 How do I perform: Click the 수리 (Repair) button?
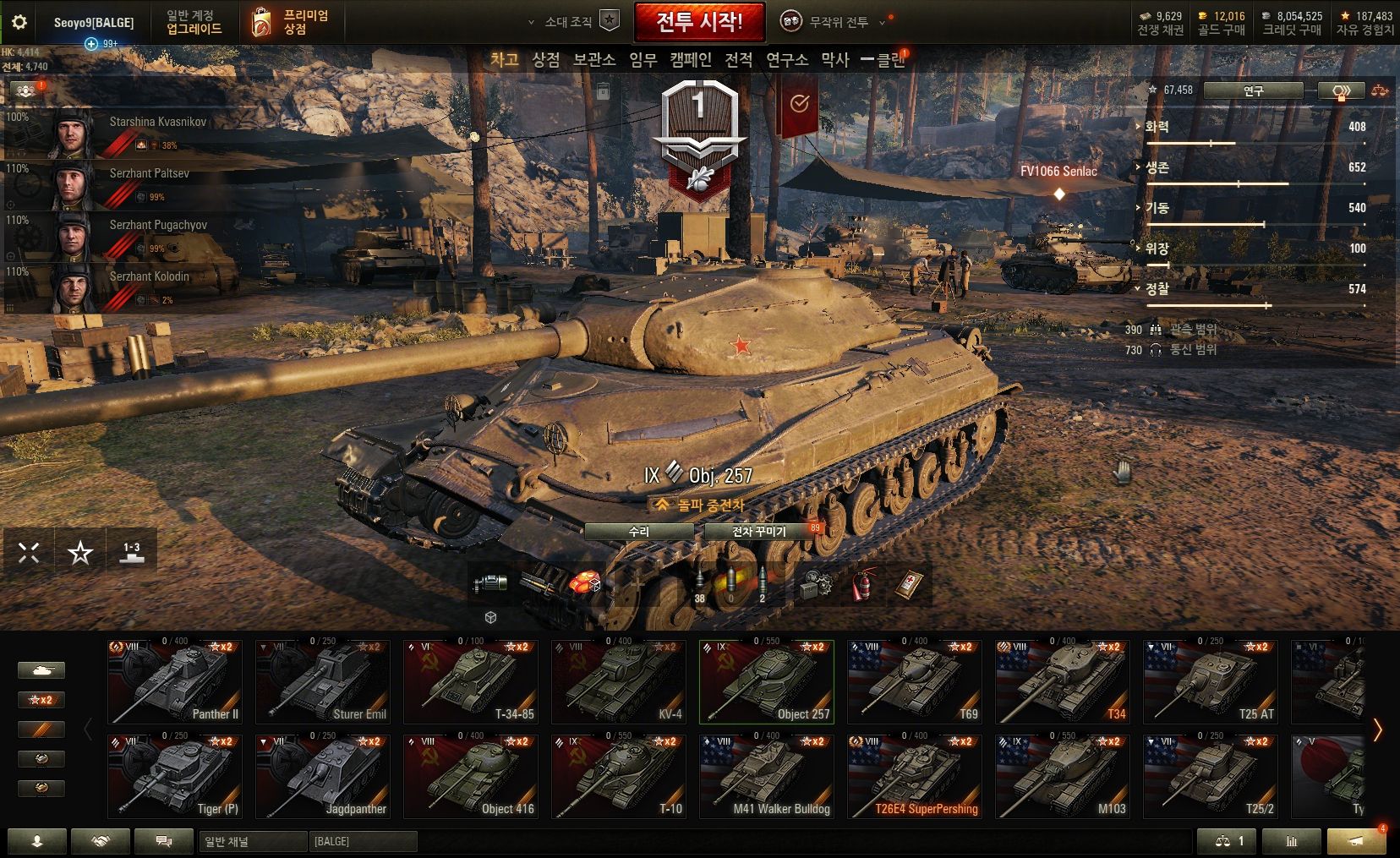click(x=639, y=532)
